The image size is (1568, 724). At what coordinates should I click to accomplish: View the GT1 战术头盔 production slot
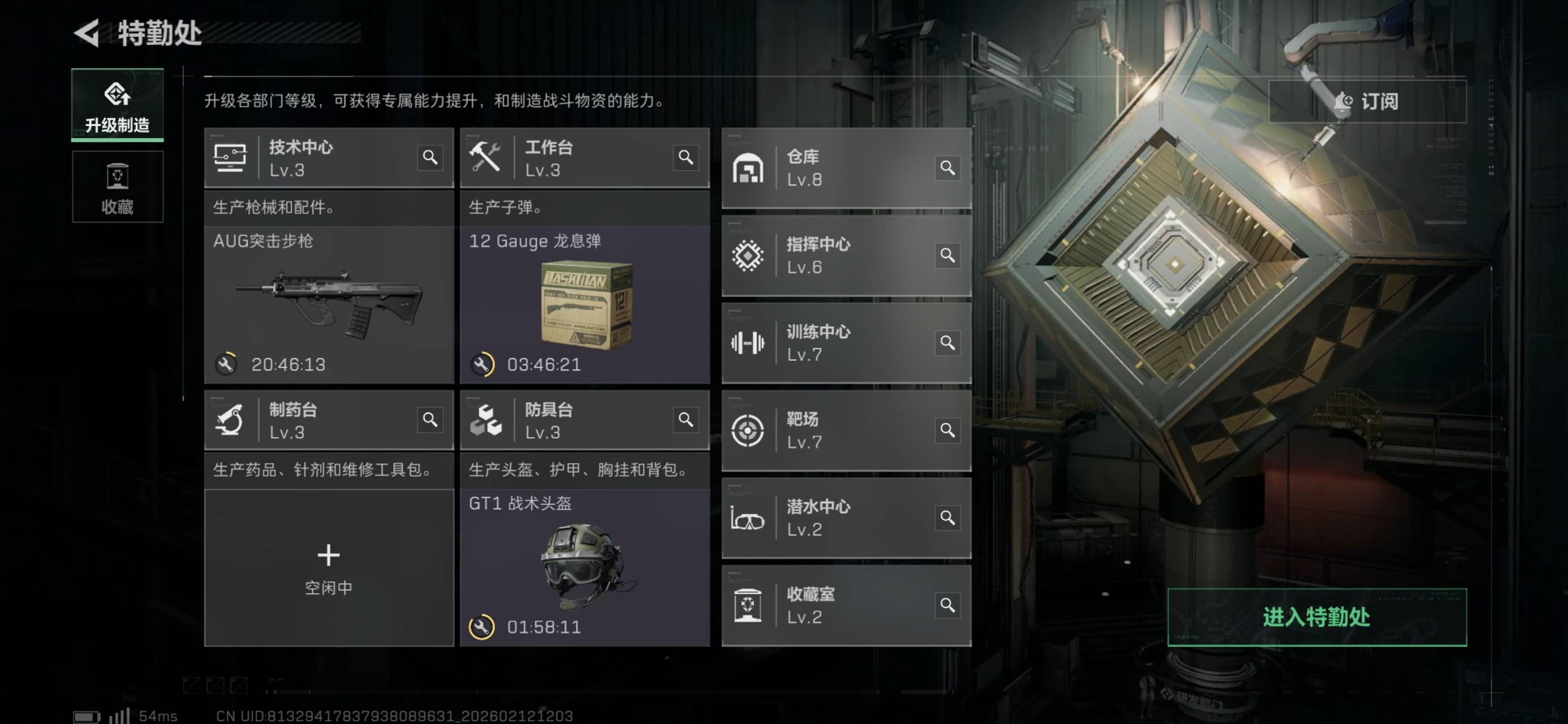tap(584, 567)
